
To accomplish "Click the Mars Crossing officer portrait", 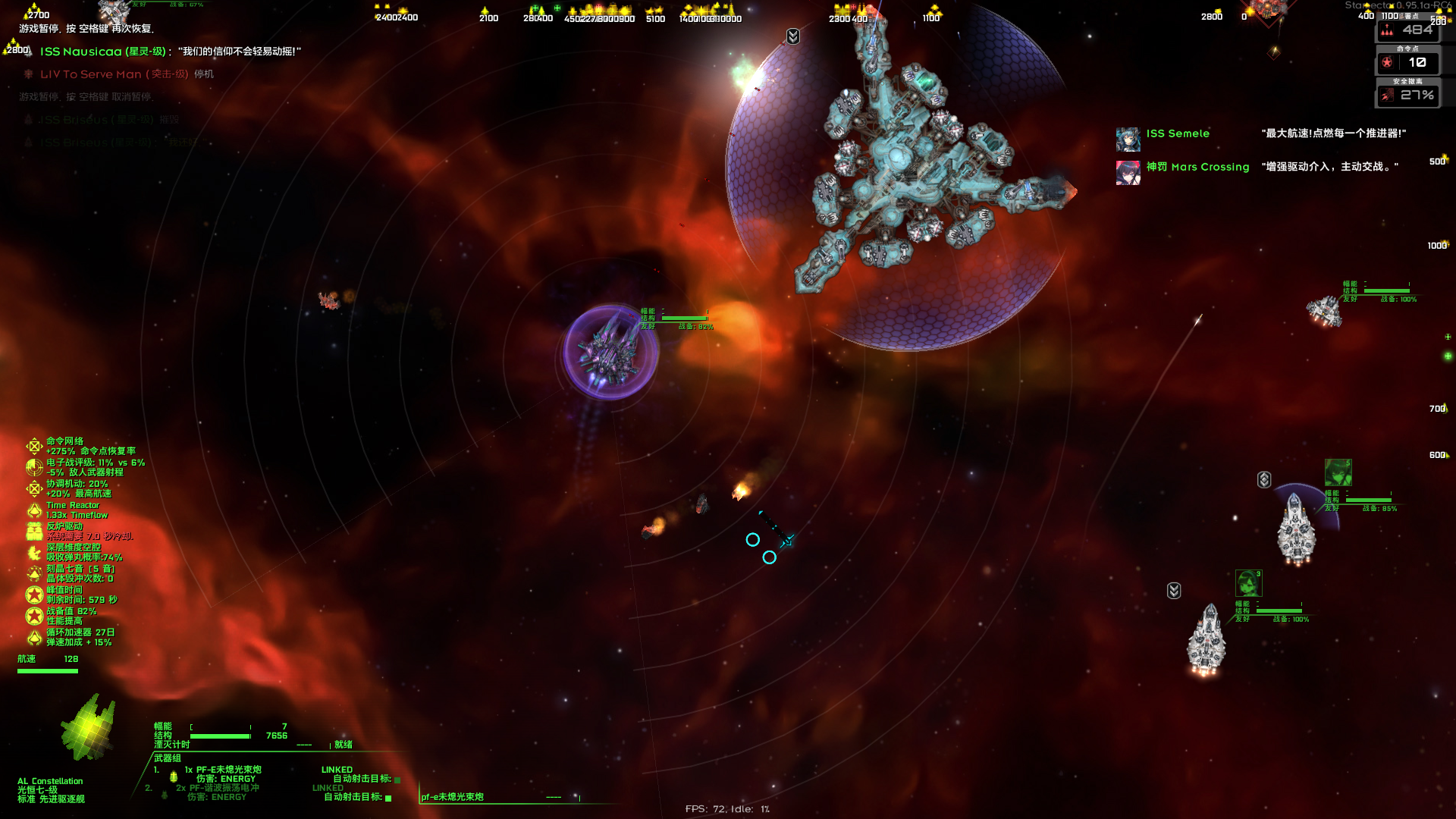I will point(1128,172).
